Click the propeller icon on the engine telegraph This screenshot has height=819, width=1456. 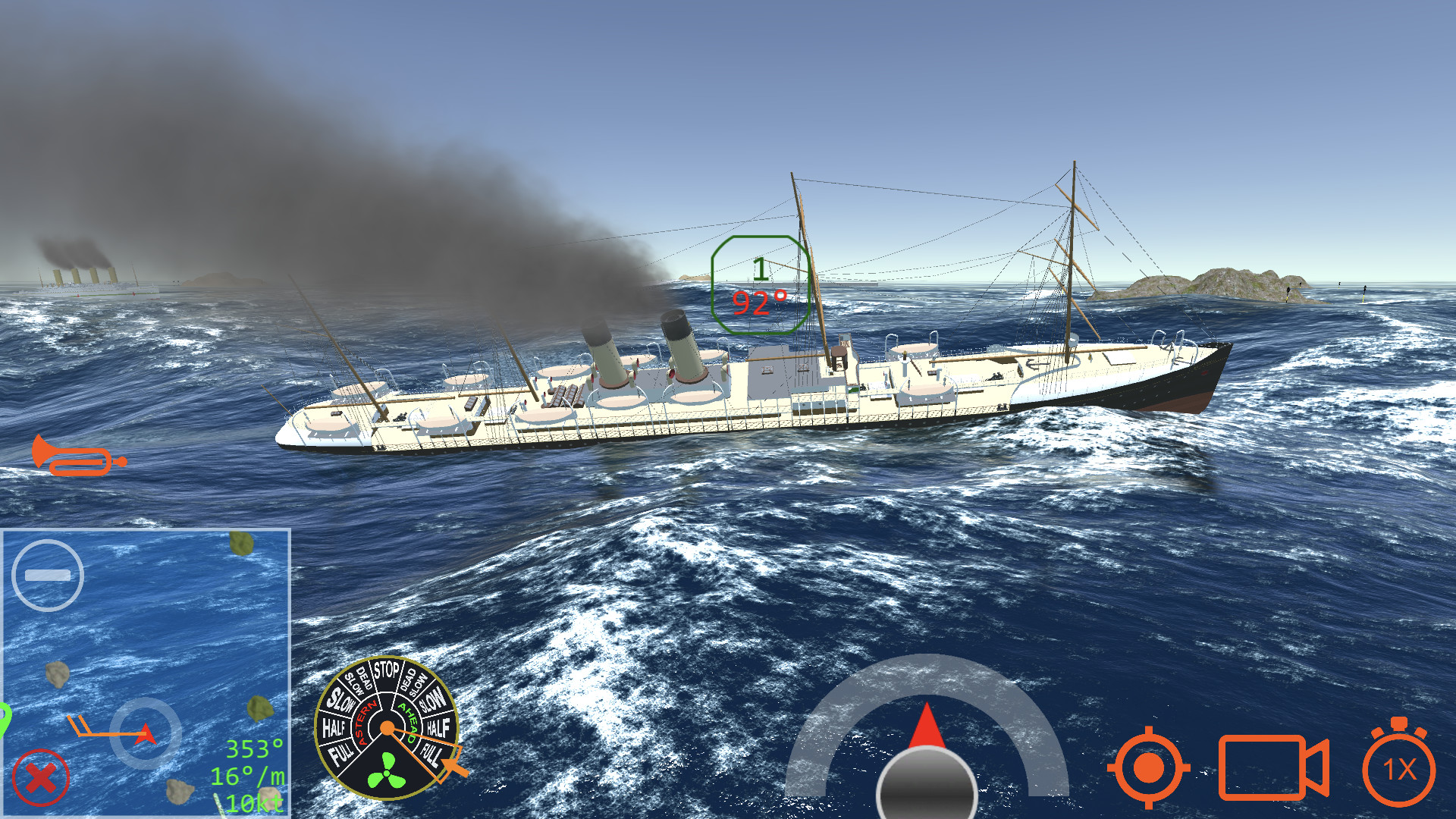386,772
